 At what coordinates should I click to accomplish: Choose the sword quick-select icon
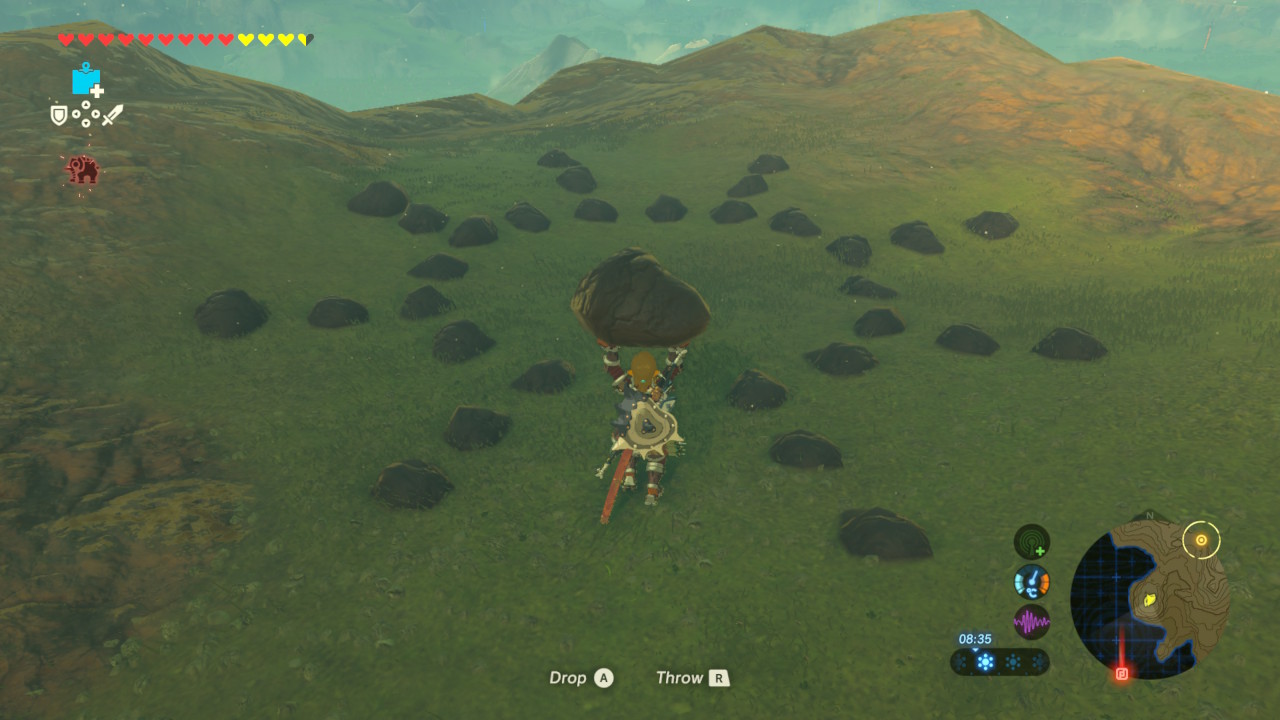click(112, 115)
